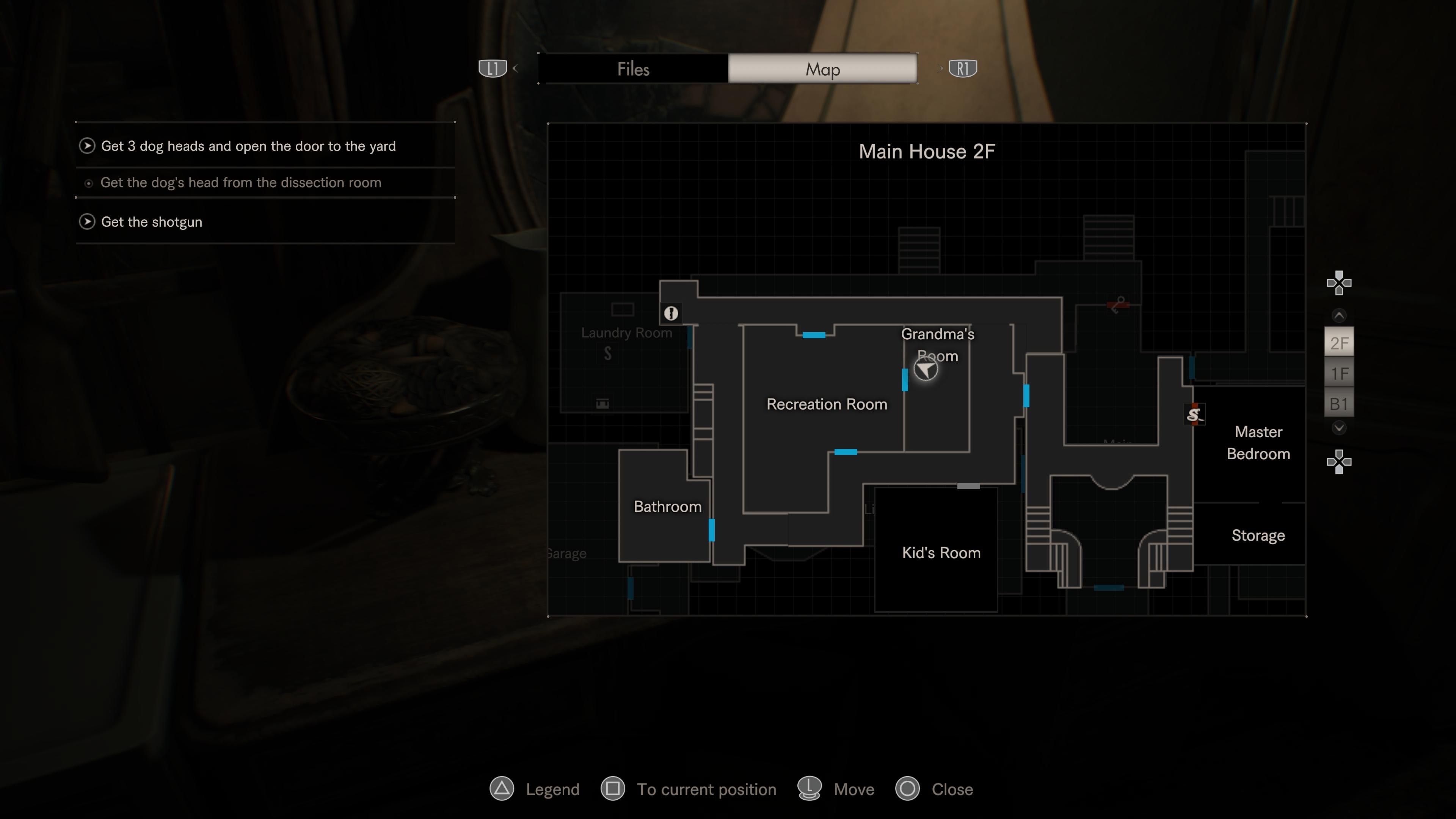Select the Get the shotgun objective
This screenshot has height=819, width=1456.
(151, 222)
